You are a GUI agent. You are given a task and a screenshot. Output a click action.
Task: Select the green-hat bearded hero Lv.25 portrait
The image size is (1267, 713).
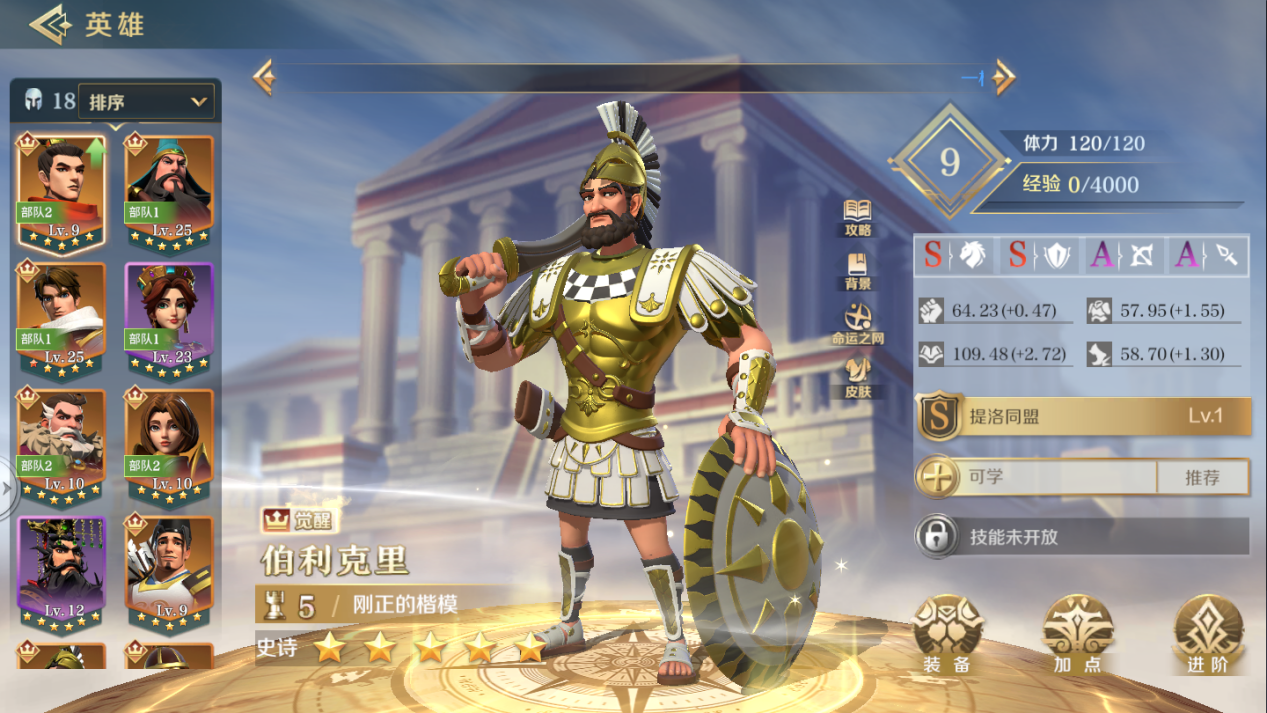169,190
